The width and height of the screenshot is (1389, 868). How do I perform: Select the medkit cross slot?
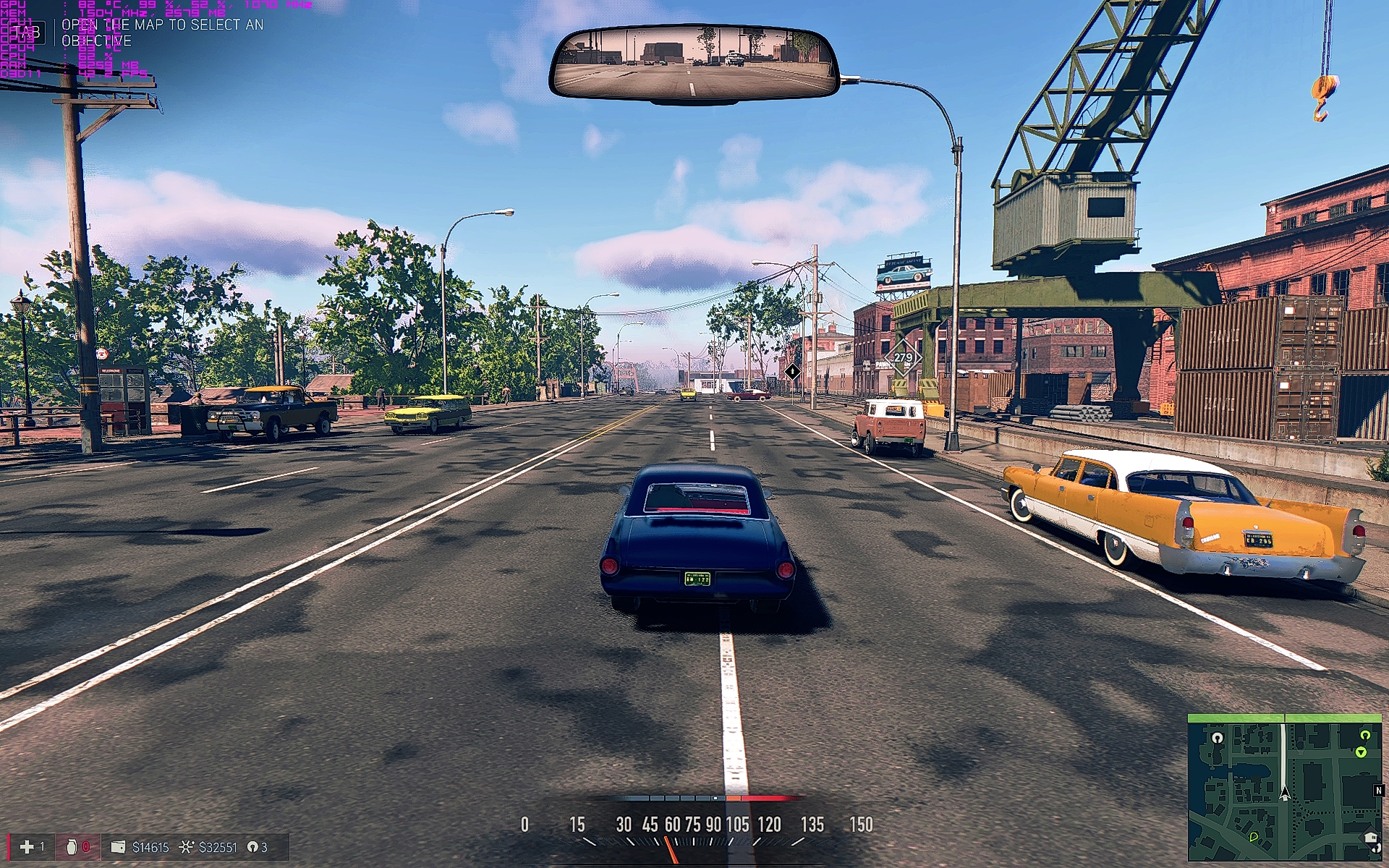tap(27, 846)
